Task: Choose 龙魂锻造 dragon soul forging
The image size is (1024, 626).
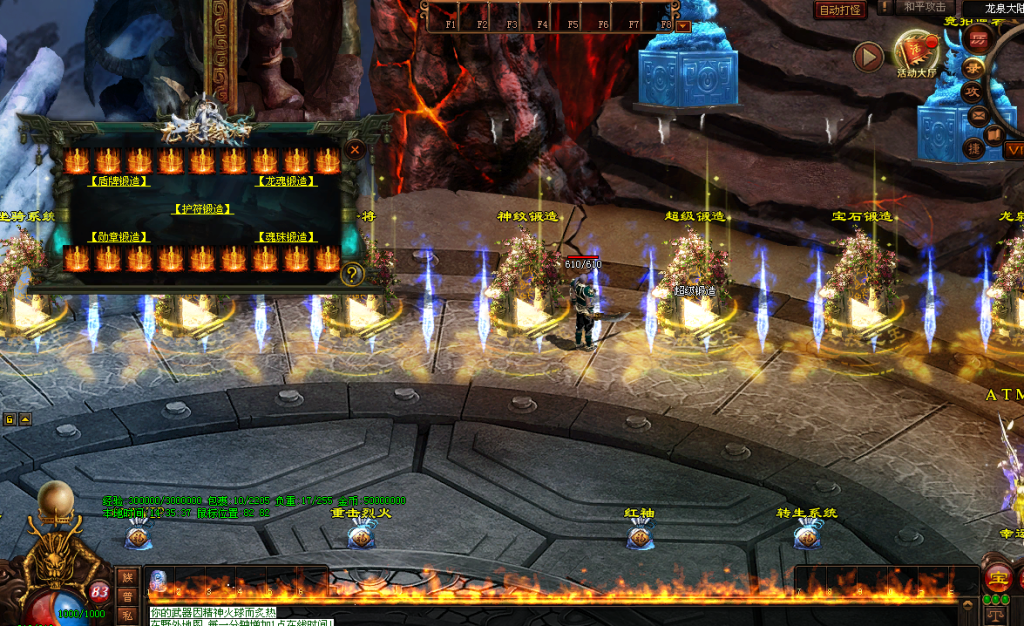Action: pos(287,182)
